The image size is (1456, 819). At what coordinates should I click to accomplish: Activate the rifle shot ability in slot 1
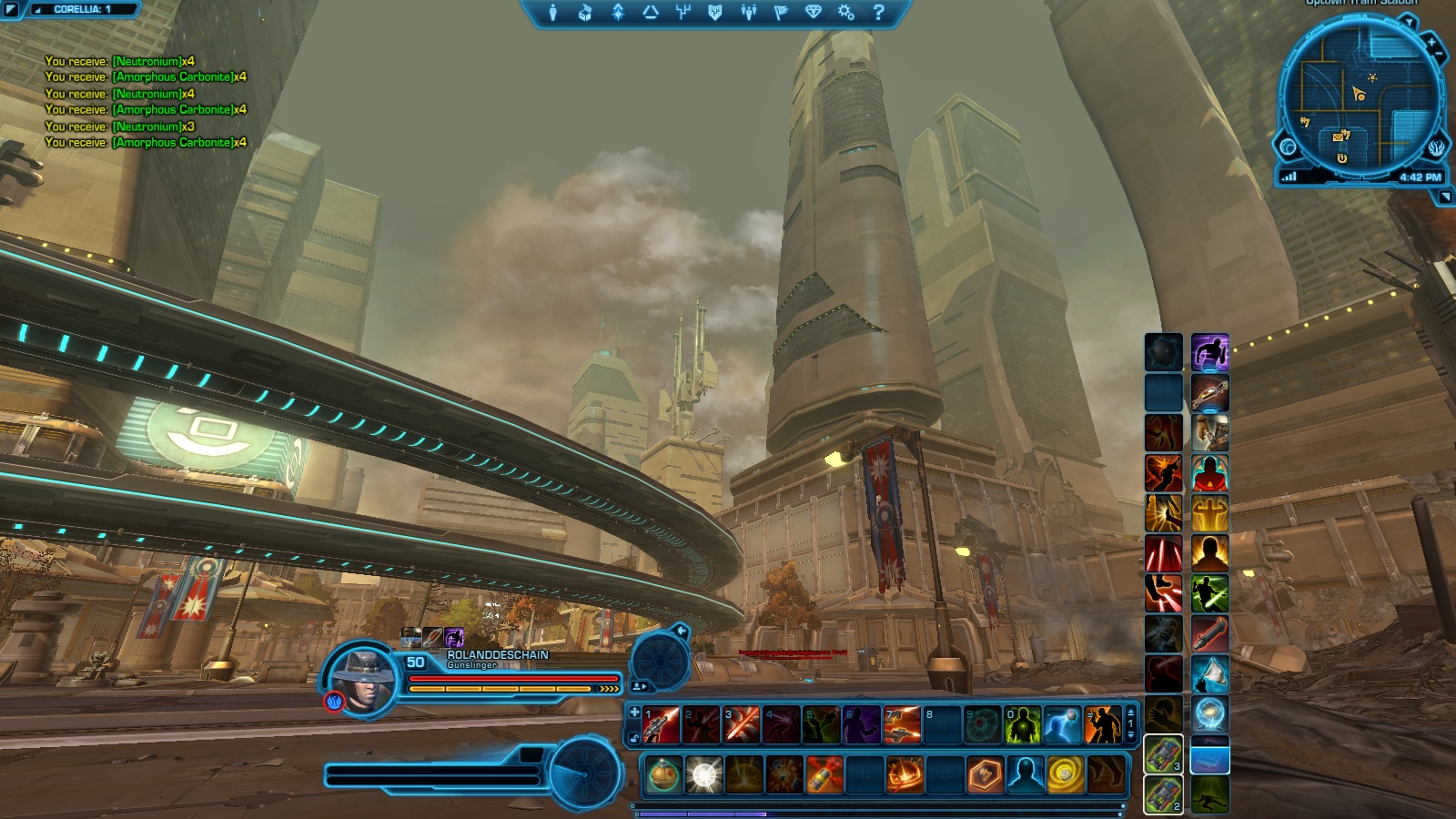[662, 725]
